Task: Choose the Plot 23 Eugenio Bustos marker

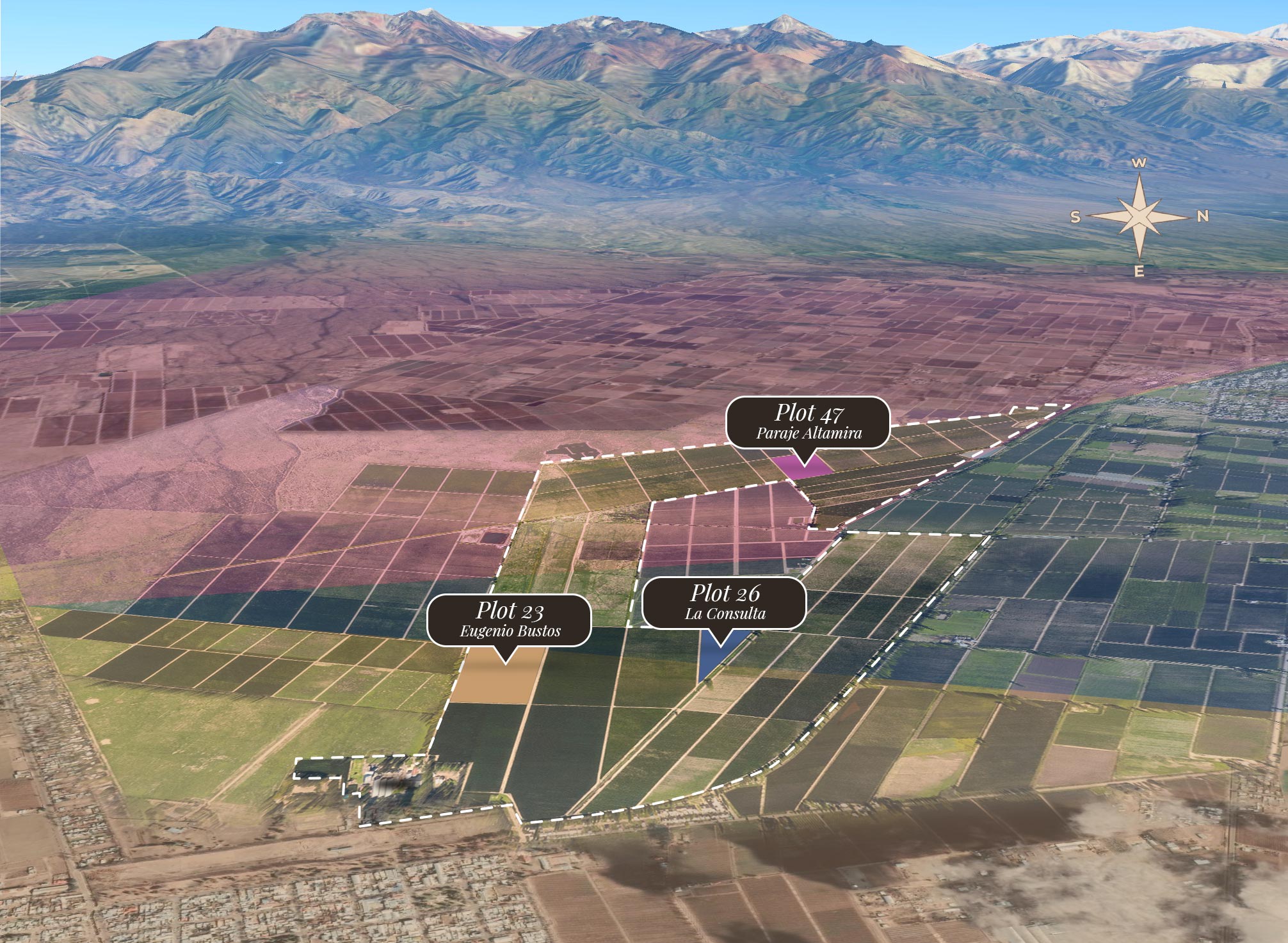Action: point(510,620)
